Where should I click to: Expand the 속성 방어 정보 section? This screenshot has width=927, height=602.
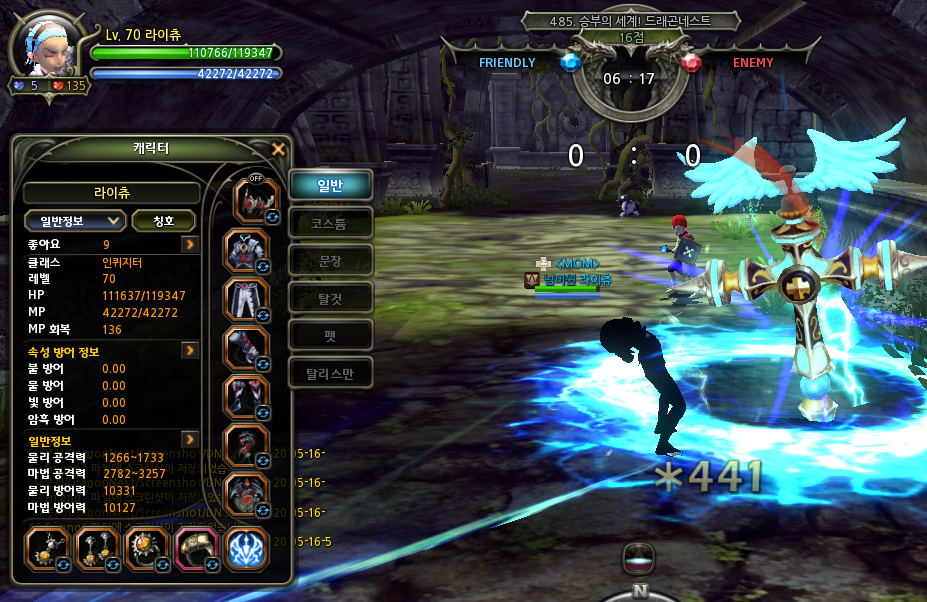pos(189,351)
